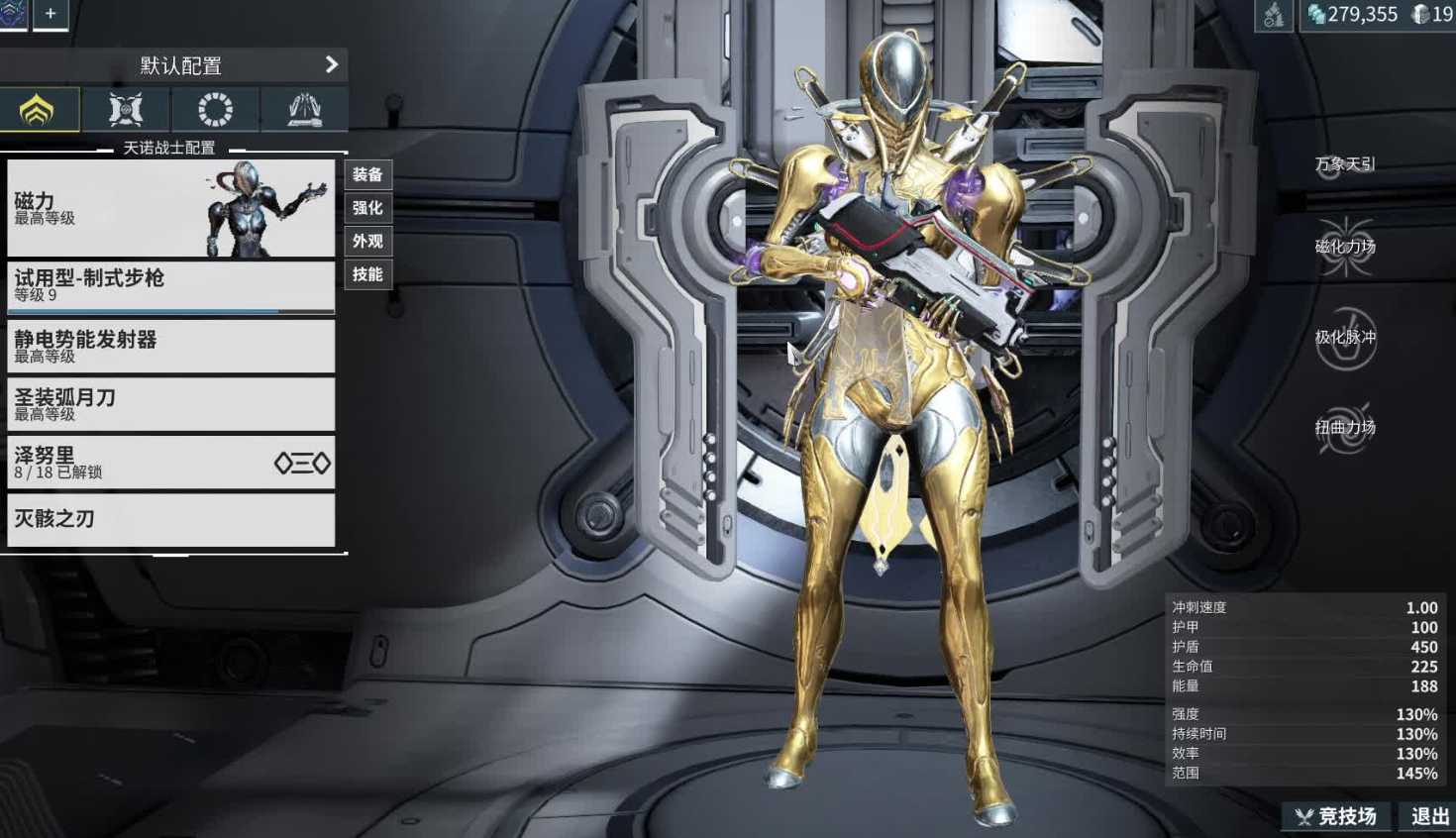Open the Vehicles/Archwing configuration icon
This screenshot has width=1456, height=838.
pos(126,109)
